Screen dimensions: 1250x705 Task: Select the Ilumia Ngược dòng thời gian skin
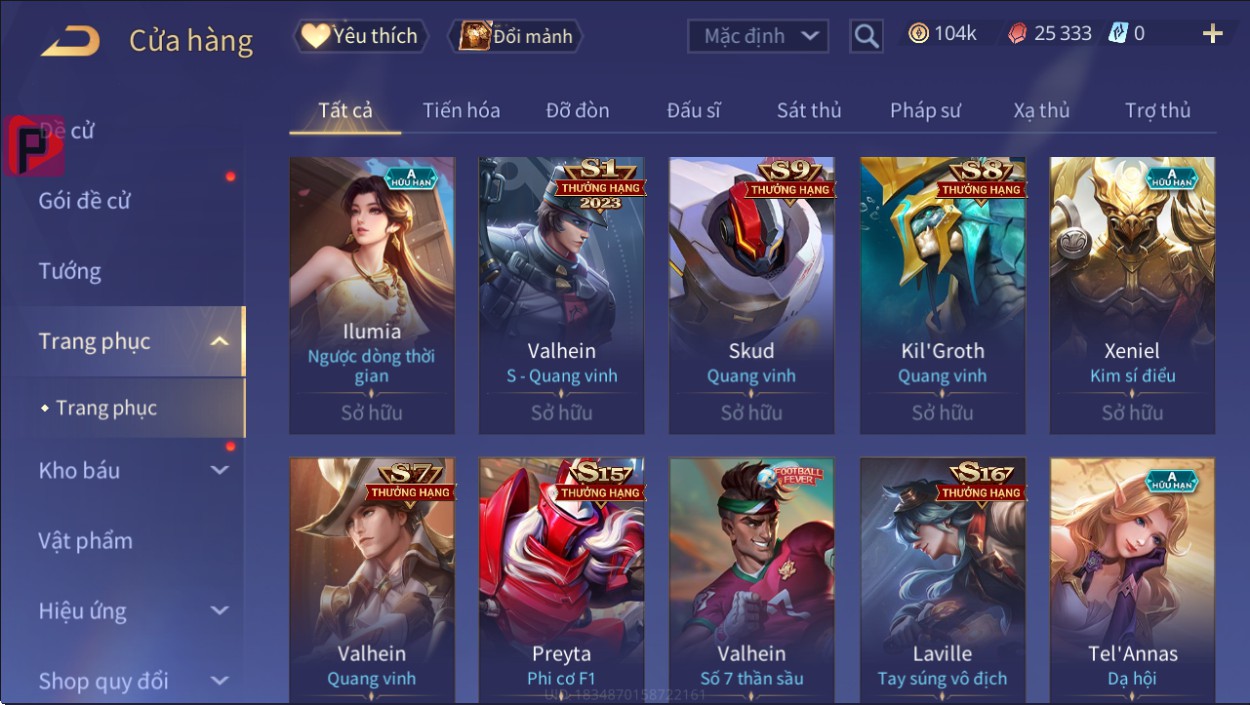(372, 295)
